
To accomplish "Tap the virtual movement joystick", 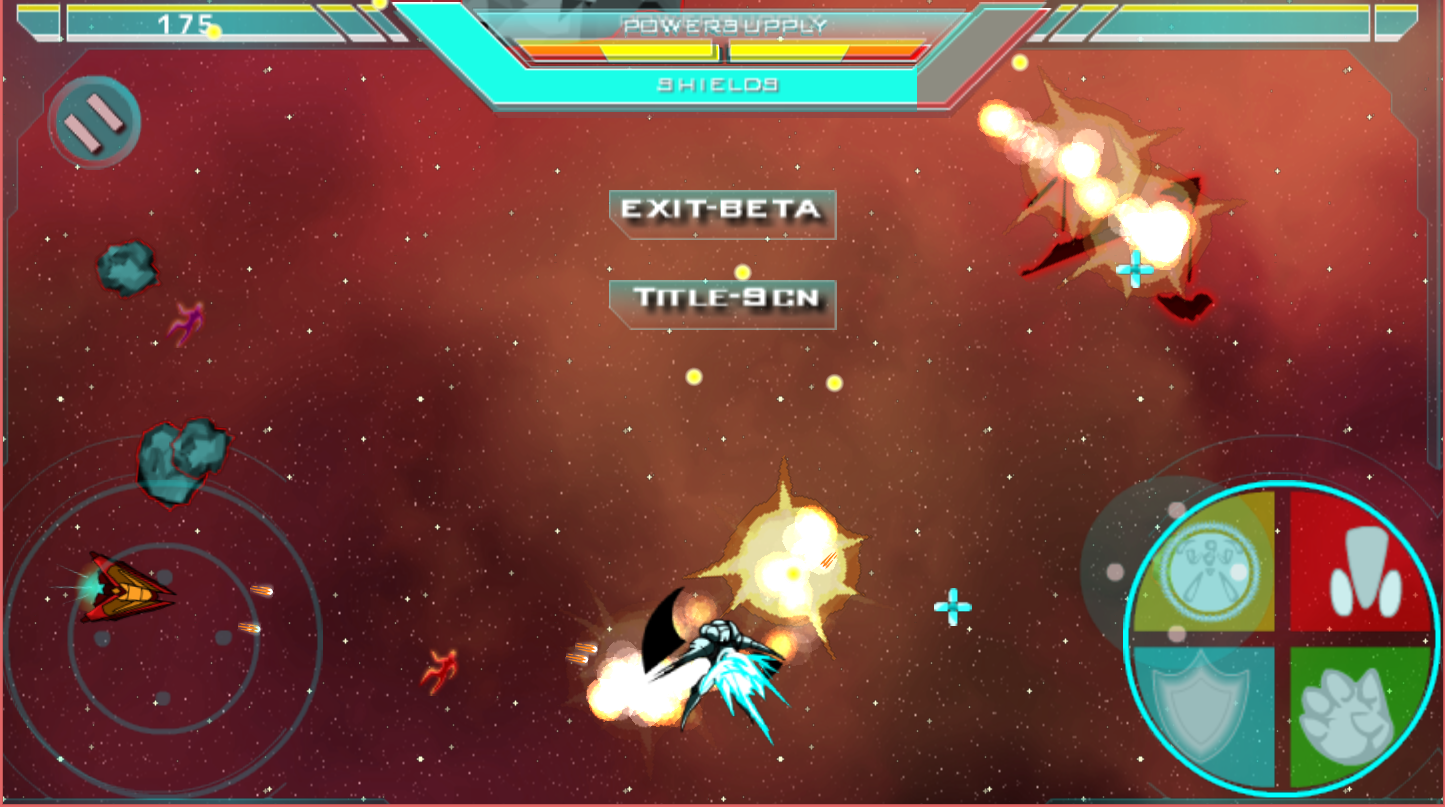I will [164, 637].
